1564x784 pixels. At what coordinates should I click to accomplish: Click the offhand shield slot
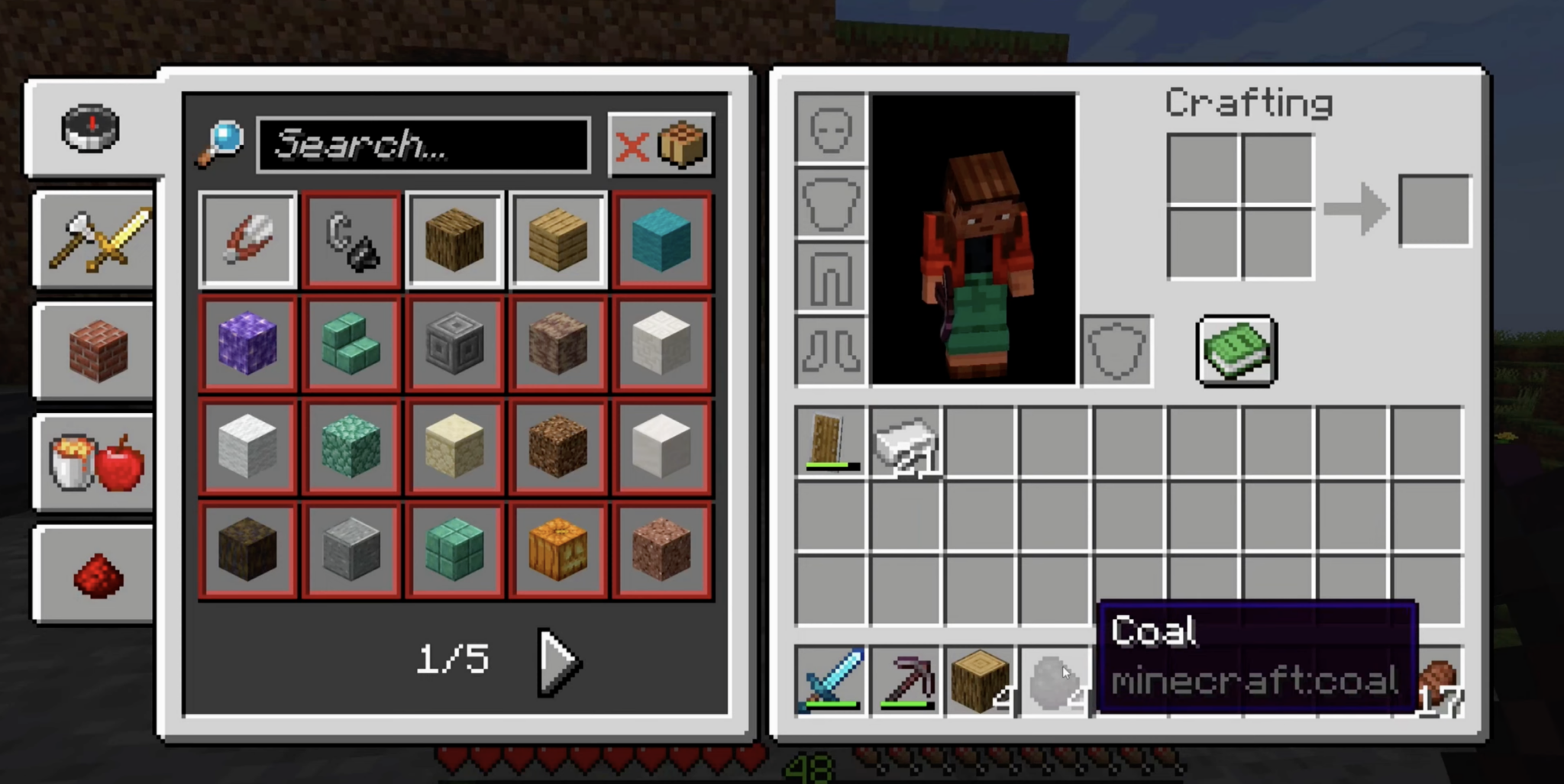[1116, 352]
